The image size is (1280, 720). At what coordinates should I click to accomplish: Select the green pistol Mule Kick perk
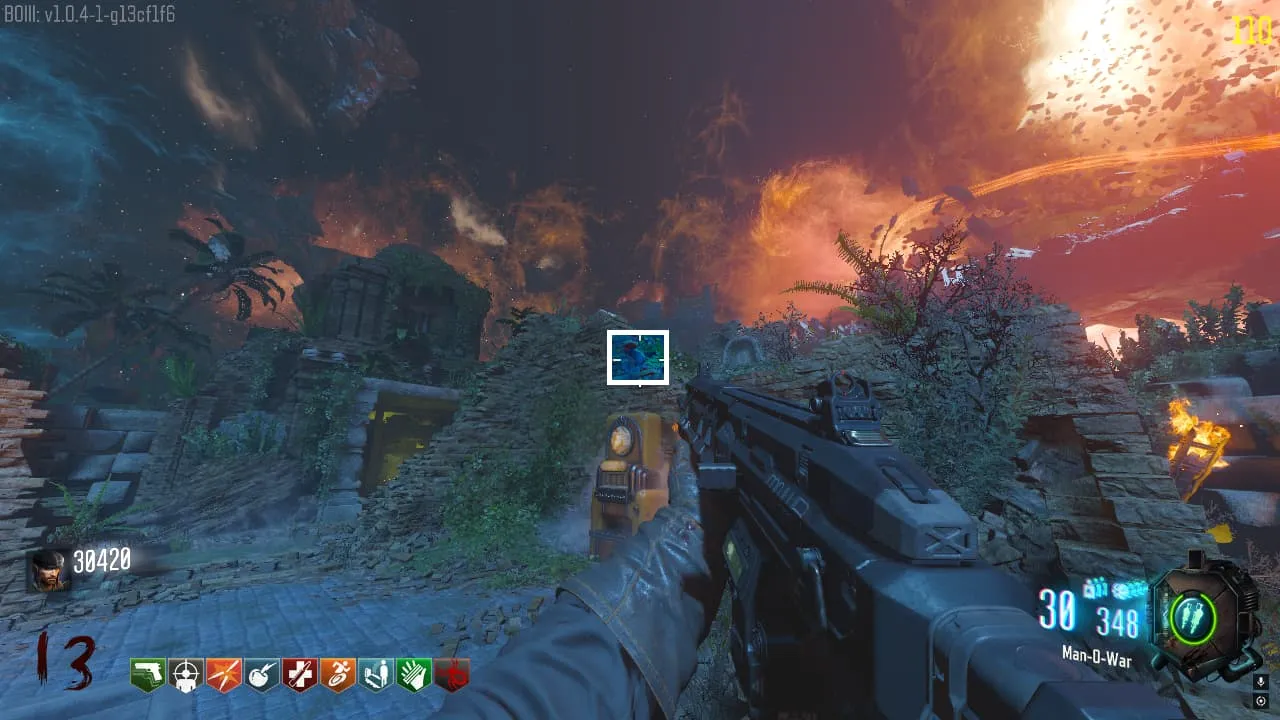(x=148, y=675)
